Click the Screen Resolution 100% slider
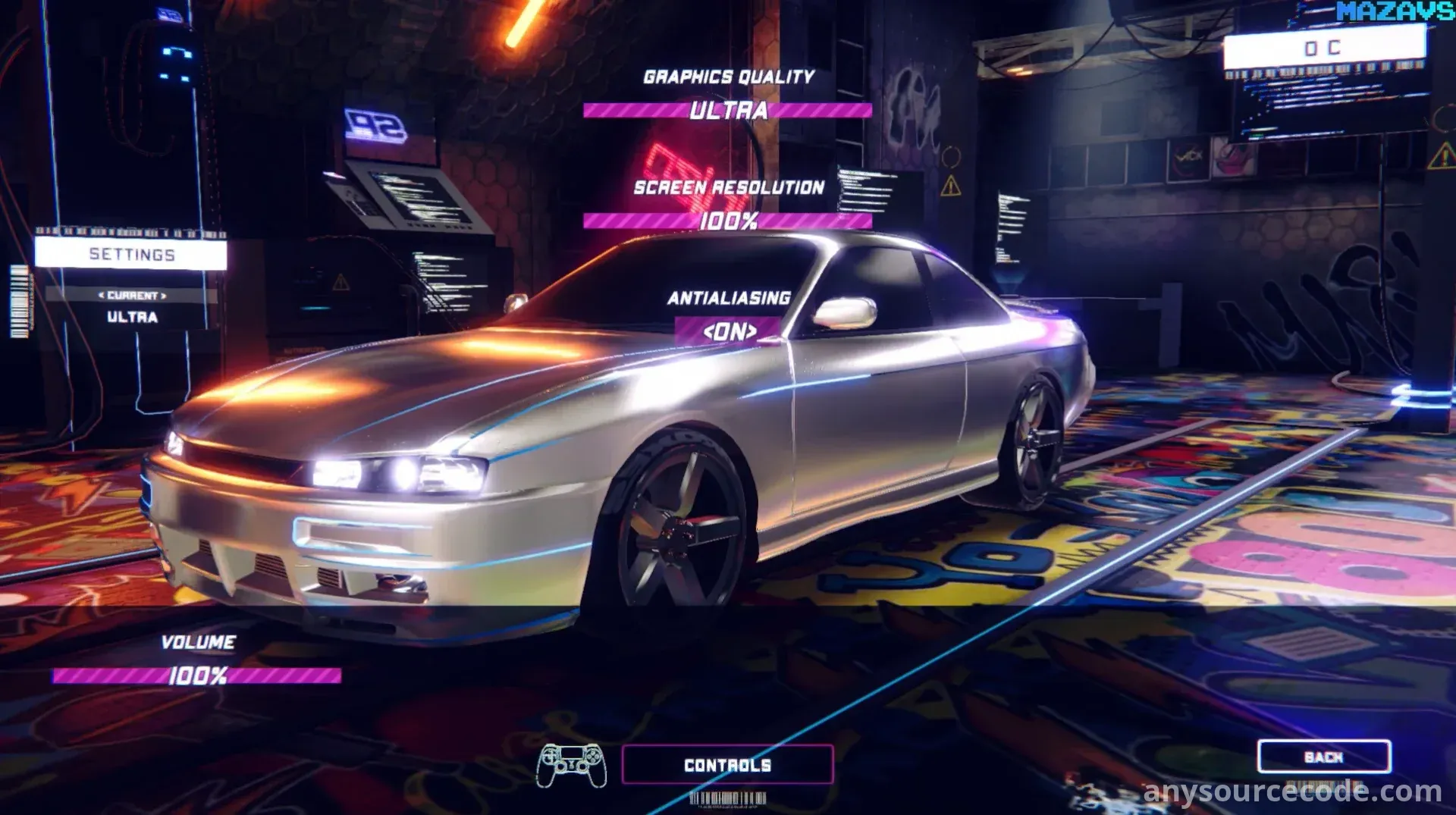1456x815 pixels. 727,221
